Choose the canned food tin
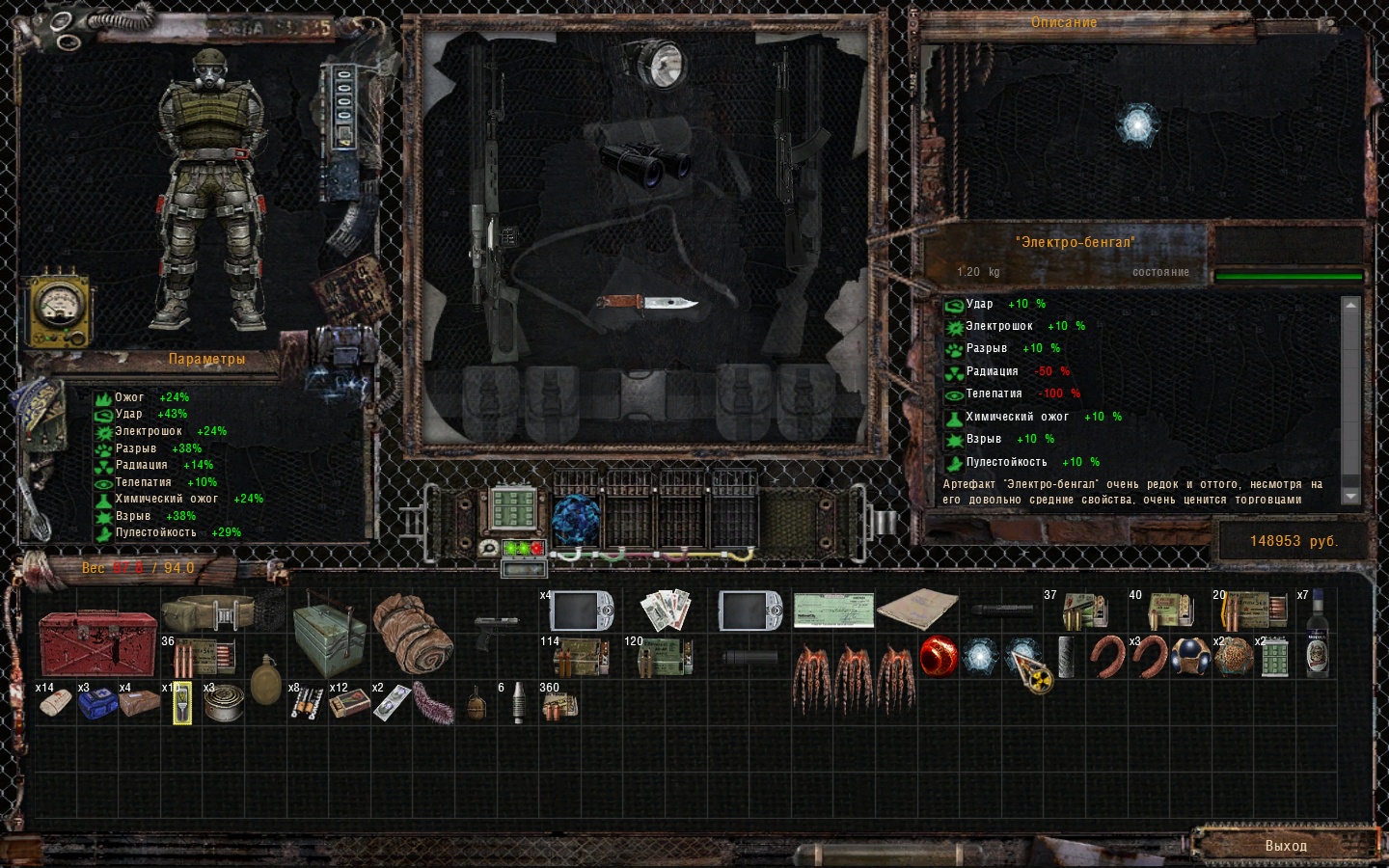This screenshot has width=1389, height=868. (224, 703)
